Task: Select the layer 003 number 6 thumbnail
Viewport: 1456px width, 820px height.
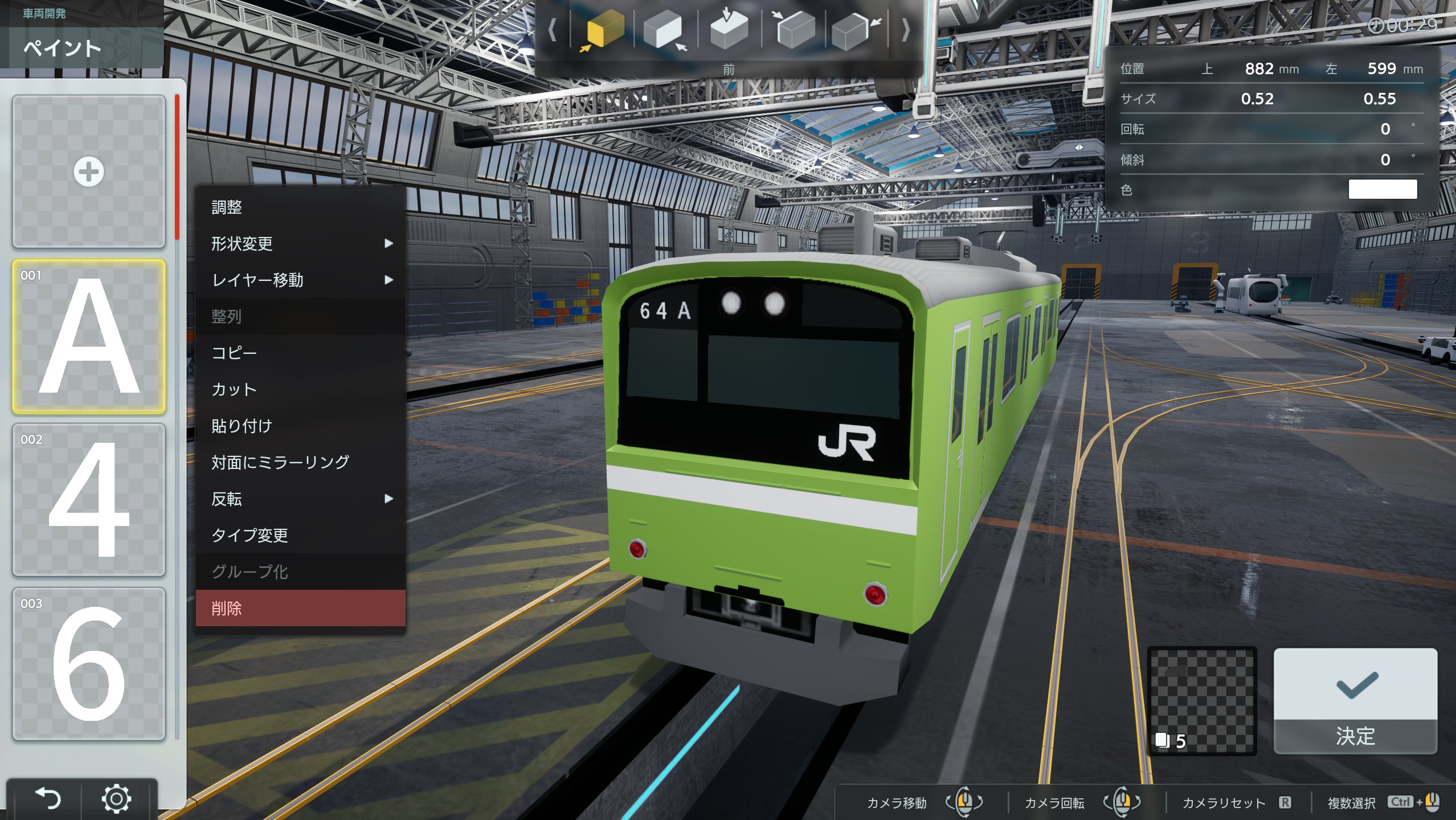Action: [x=89, y=664]
